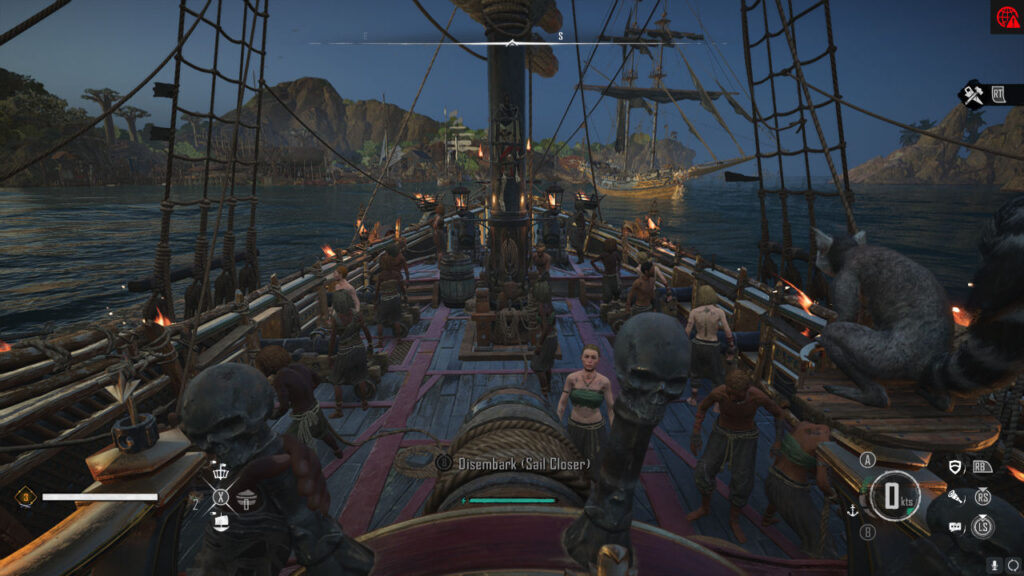
Task: Click the compass strip heading marker
Action: coord(512,43)
